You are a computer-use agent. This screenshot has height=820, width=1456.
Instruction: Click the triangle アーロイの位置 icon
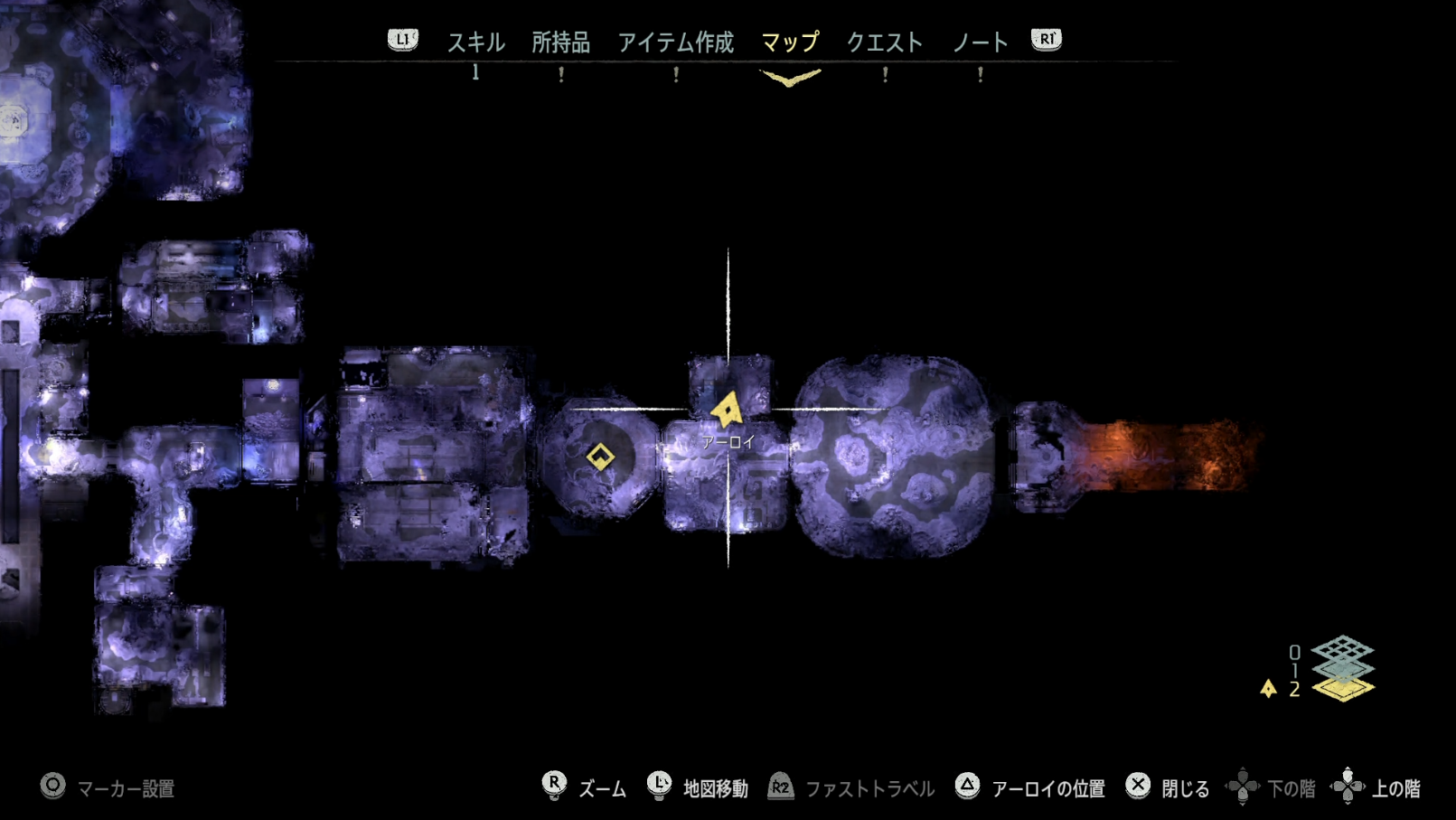click(970, 787)
